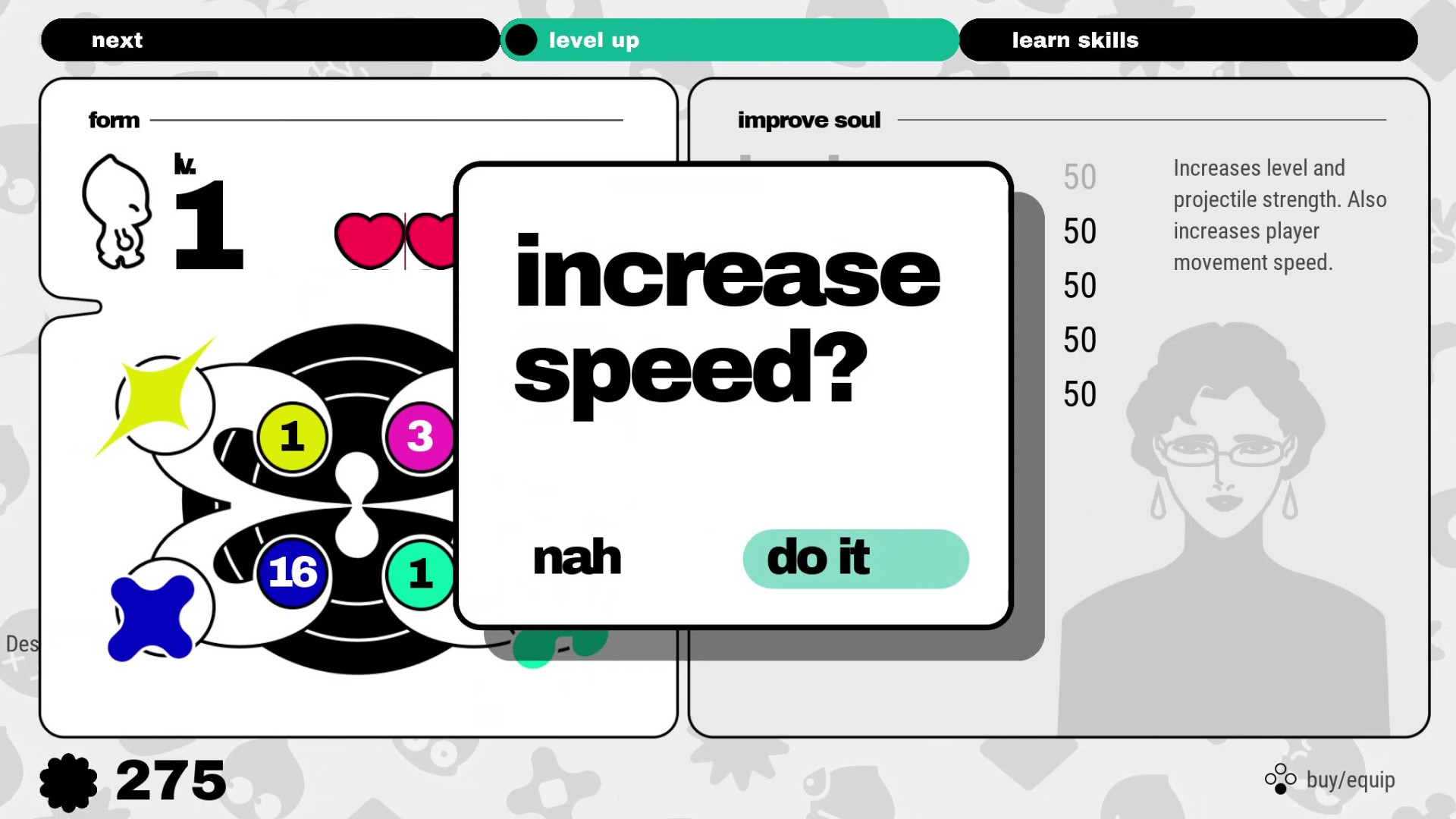Click the first heart in the health display
The height and width of the screenshot is (819, 1456).
(369, 240)
